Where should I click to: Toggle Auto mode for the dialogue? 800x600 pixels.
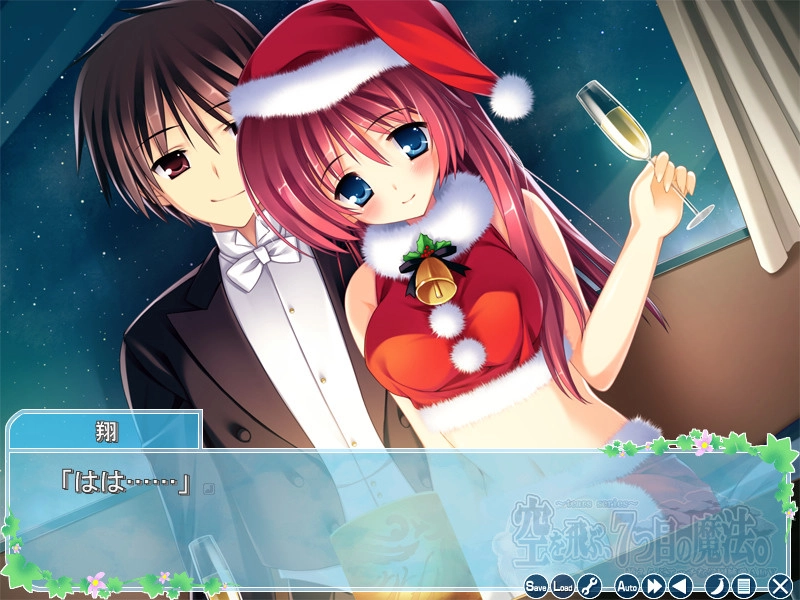pos(627,586)
